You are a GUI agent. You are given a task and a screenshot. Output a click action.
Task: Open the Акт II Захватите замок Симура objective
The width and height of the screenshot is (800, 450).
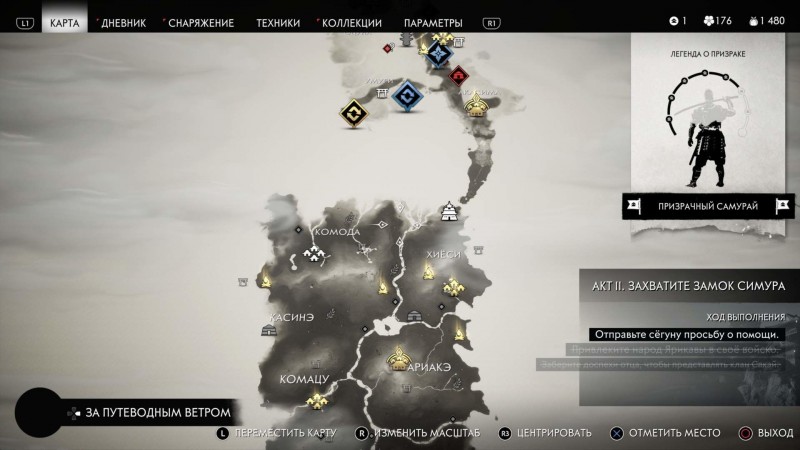click(x=690, y=284)
